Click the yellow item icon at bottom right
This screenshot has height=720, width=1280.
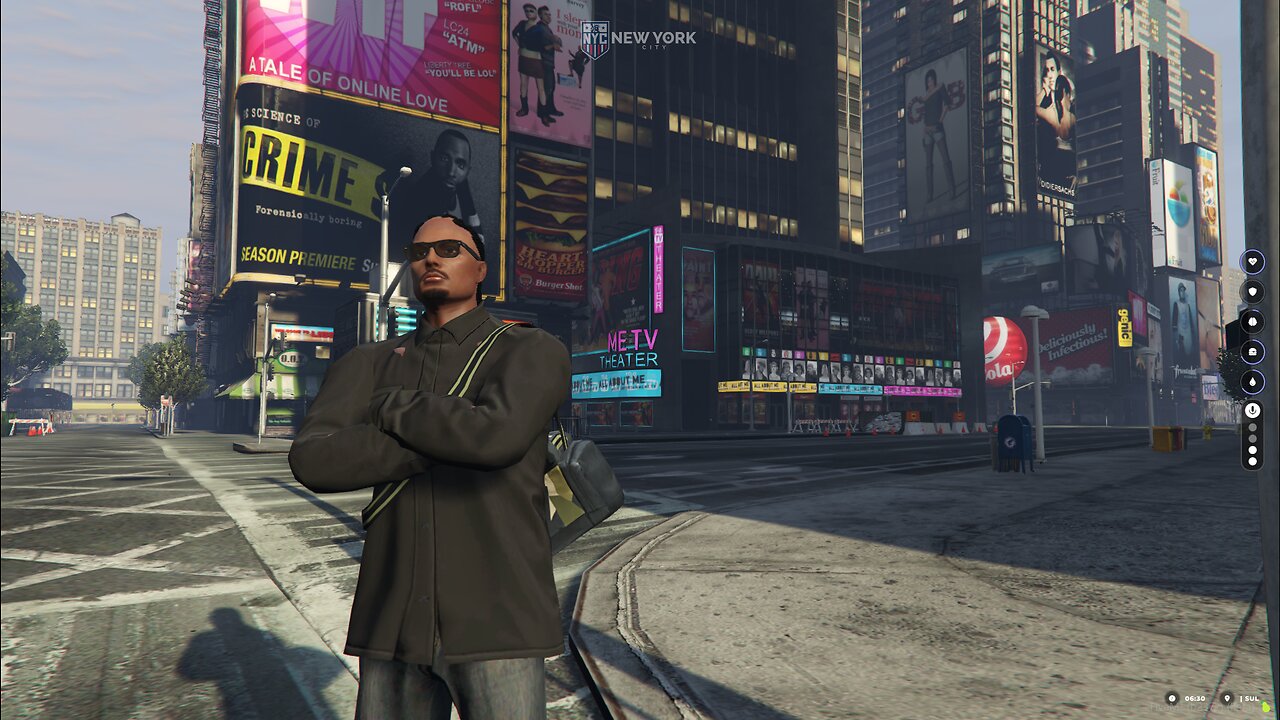[1264, 706]
